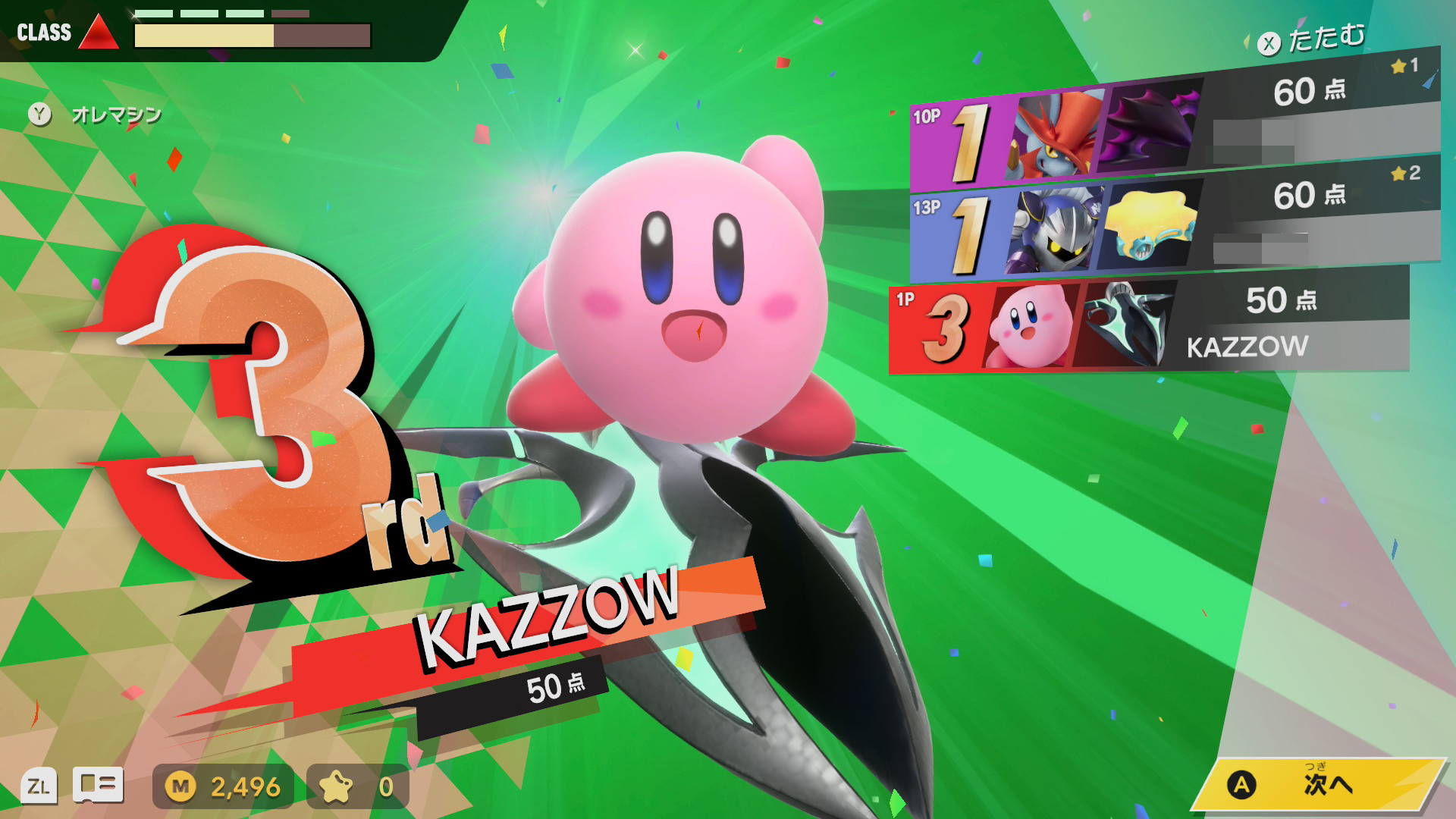Select KAZZOW's third-place result row
Viewport: 1456px width, 819px height.
(x=1149, y=326)
